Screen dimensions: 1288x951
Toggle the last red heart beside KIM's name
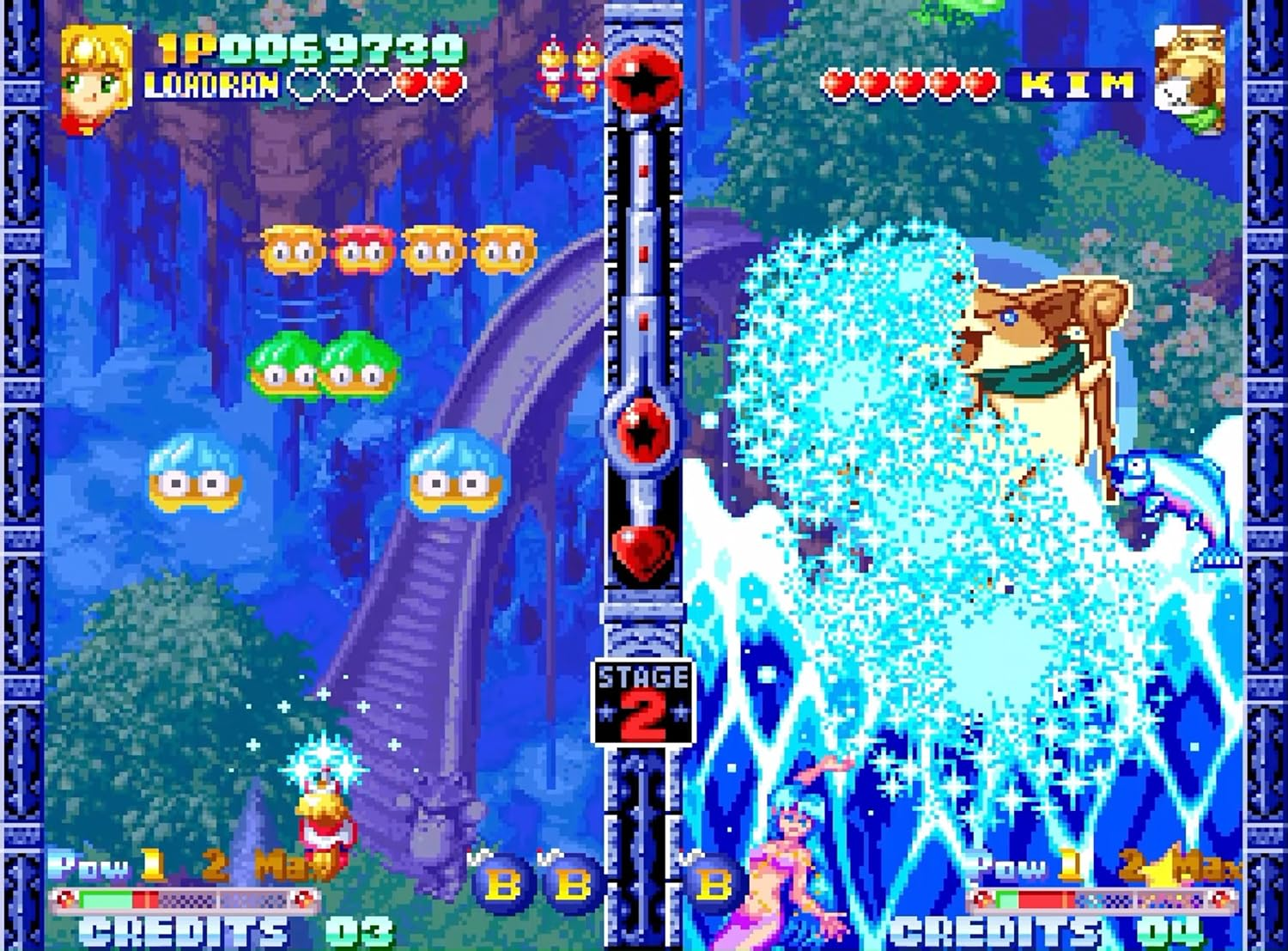point(979,82)
